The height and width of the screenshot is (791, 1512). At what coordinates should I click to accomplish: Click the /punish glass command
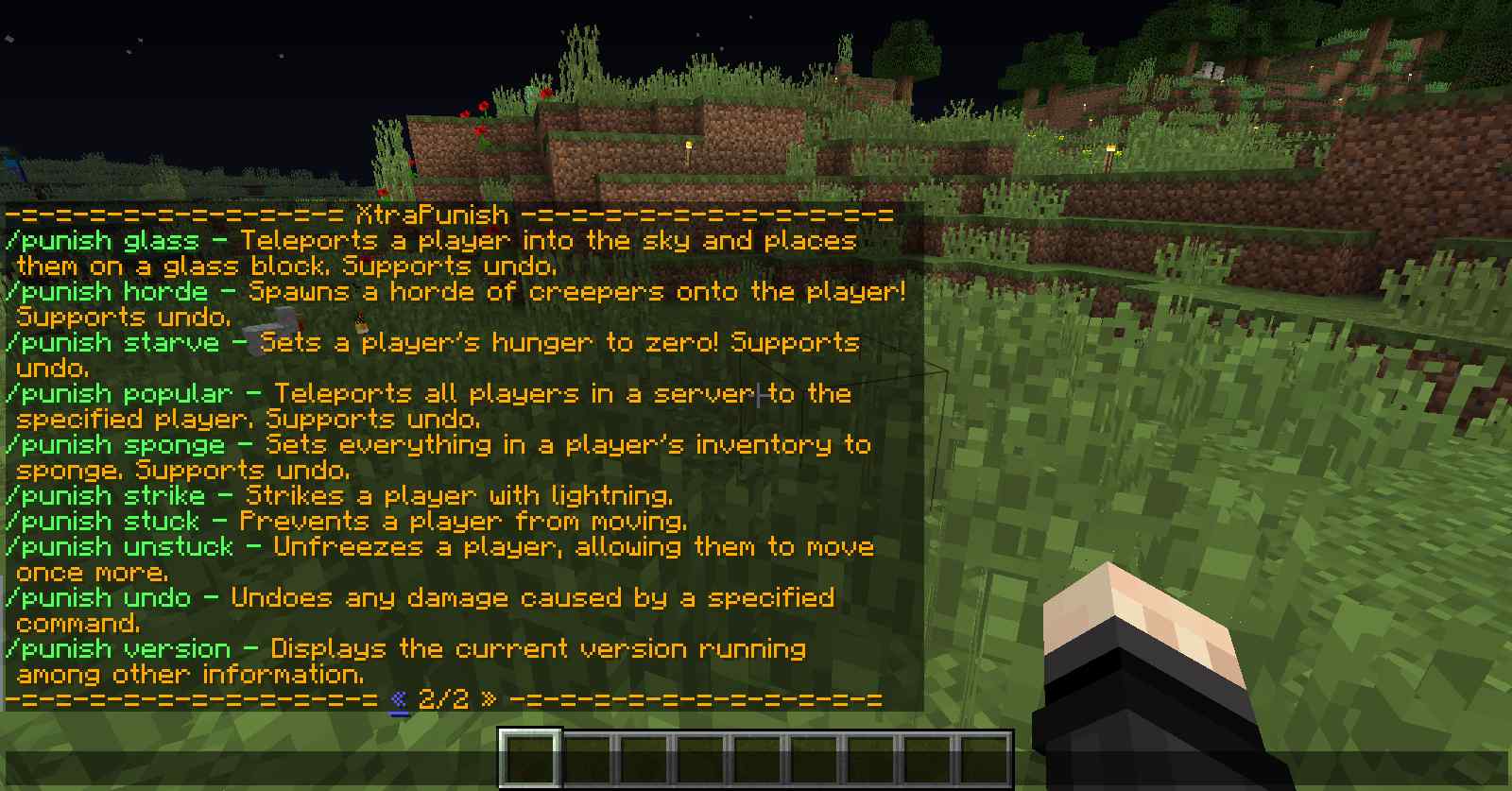(x=99, y=241)
